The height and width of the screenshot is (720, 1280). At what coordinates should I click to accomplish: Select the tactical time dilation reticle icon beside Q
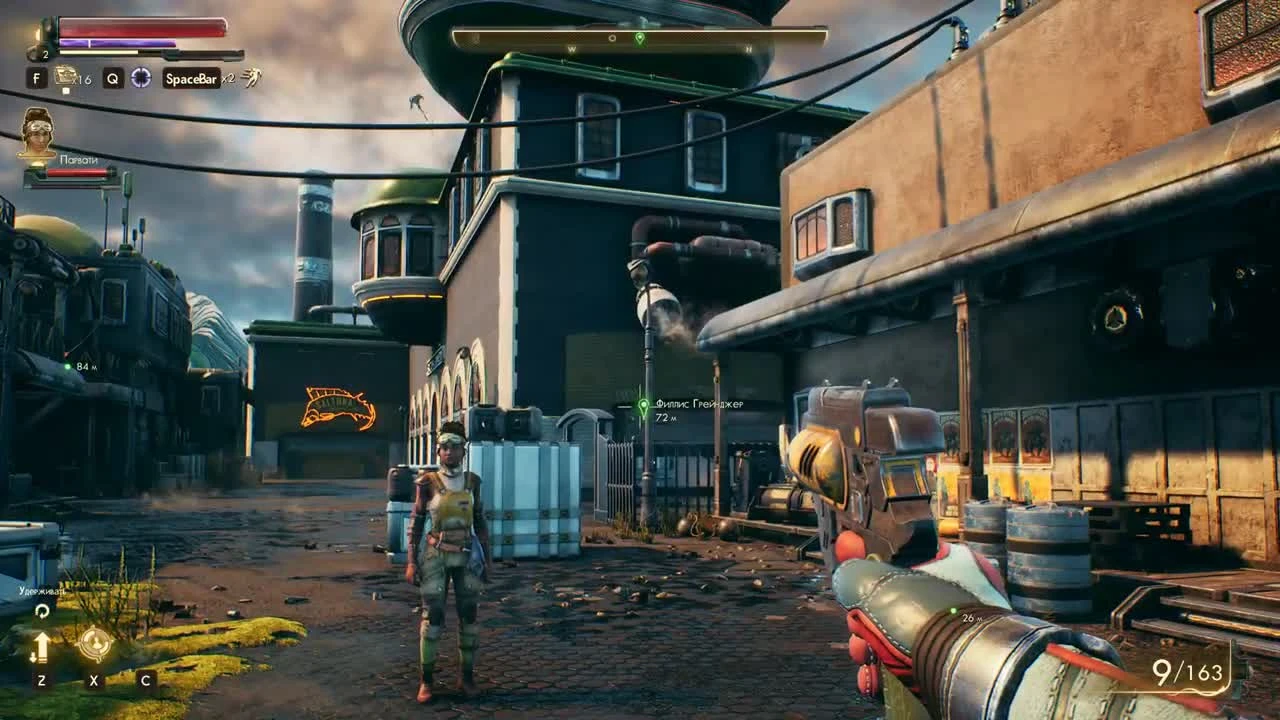(139, 78)
